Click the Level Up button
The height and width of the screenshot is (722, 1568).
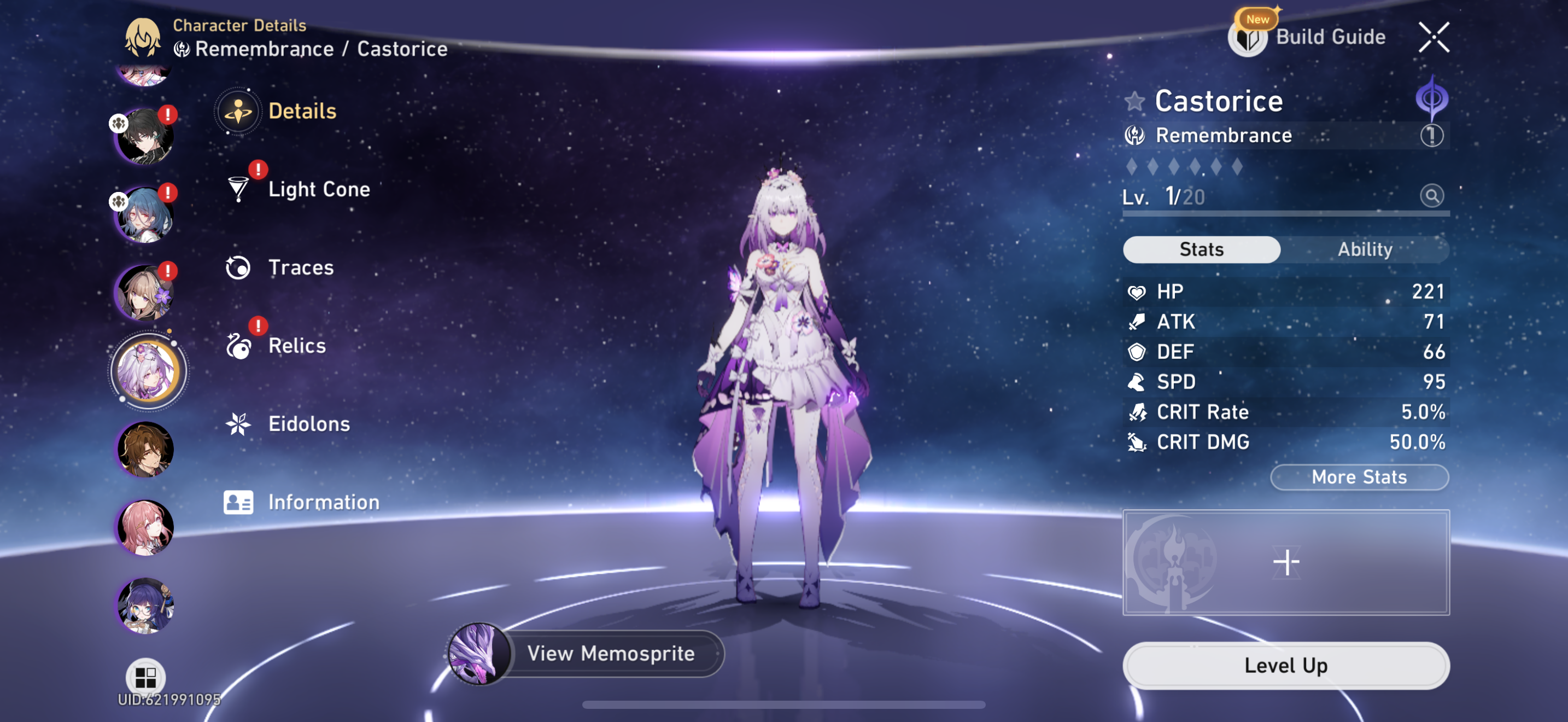click(1285, 665)
